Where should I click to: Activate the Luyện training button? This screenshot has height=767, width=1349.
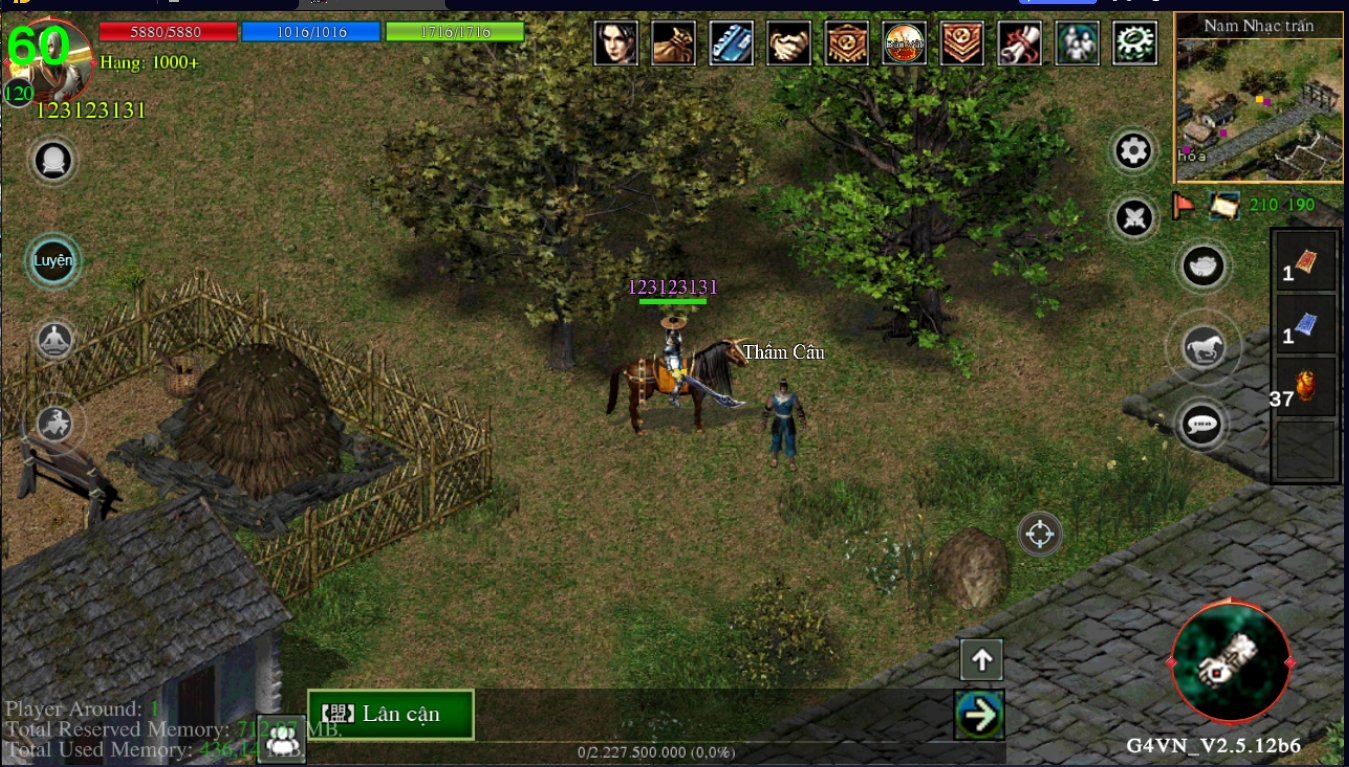click(54, 261)
